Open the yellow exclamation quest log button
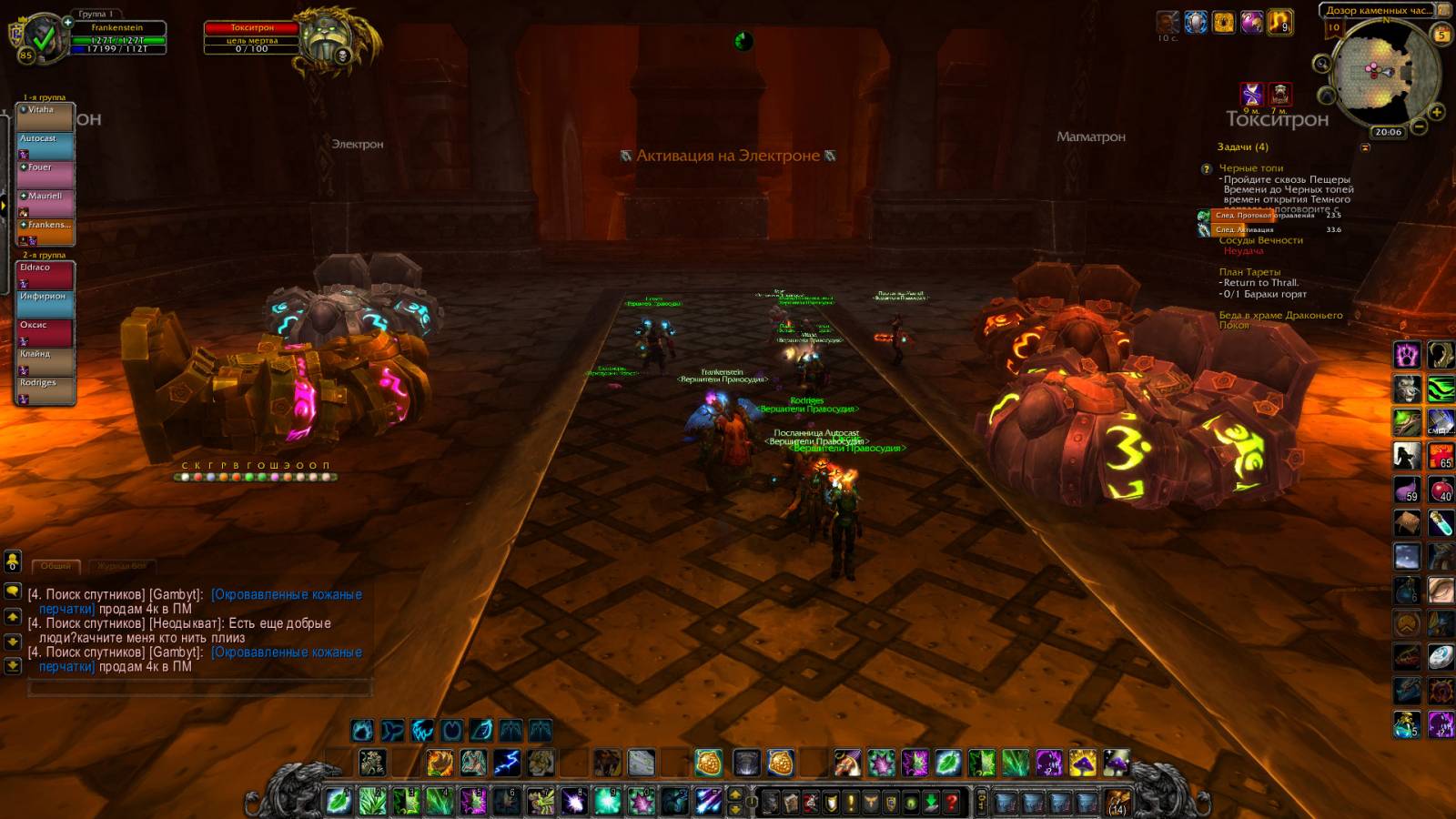Image resolution: width=1456 pixels, height=819 pixels. pyautogui.click(x=851, y=802)
